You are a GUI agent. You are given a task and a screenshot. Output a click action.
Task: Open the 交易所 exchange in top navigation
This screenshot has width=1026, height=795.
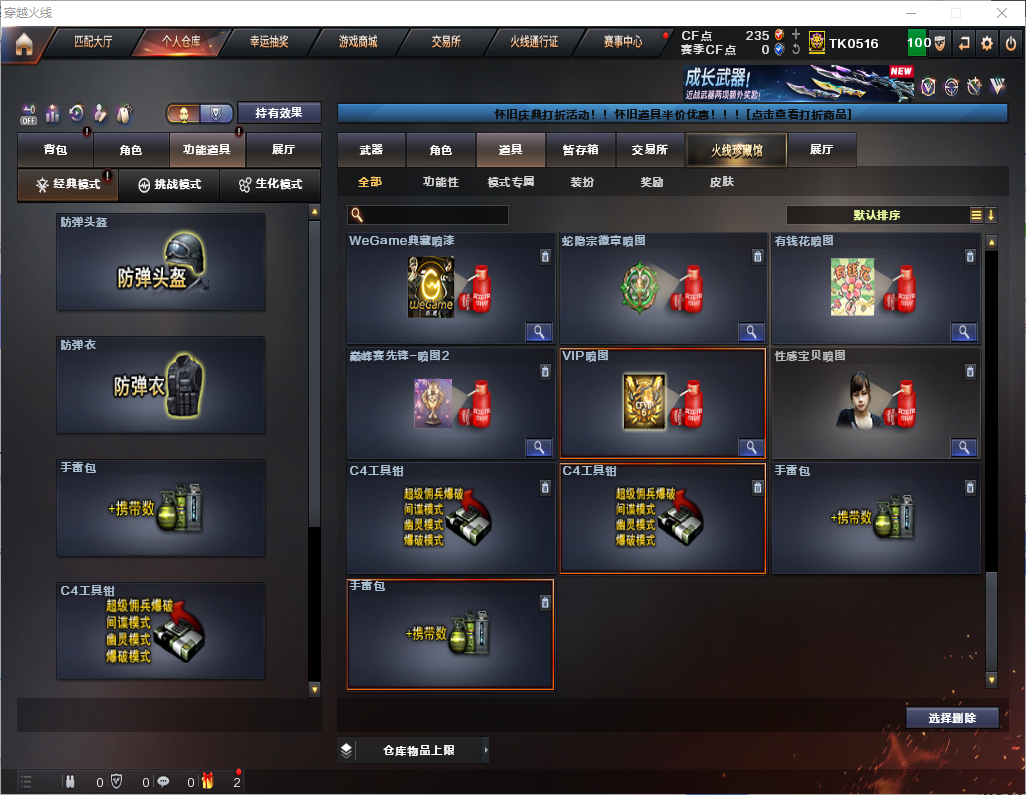point(446,42)
